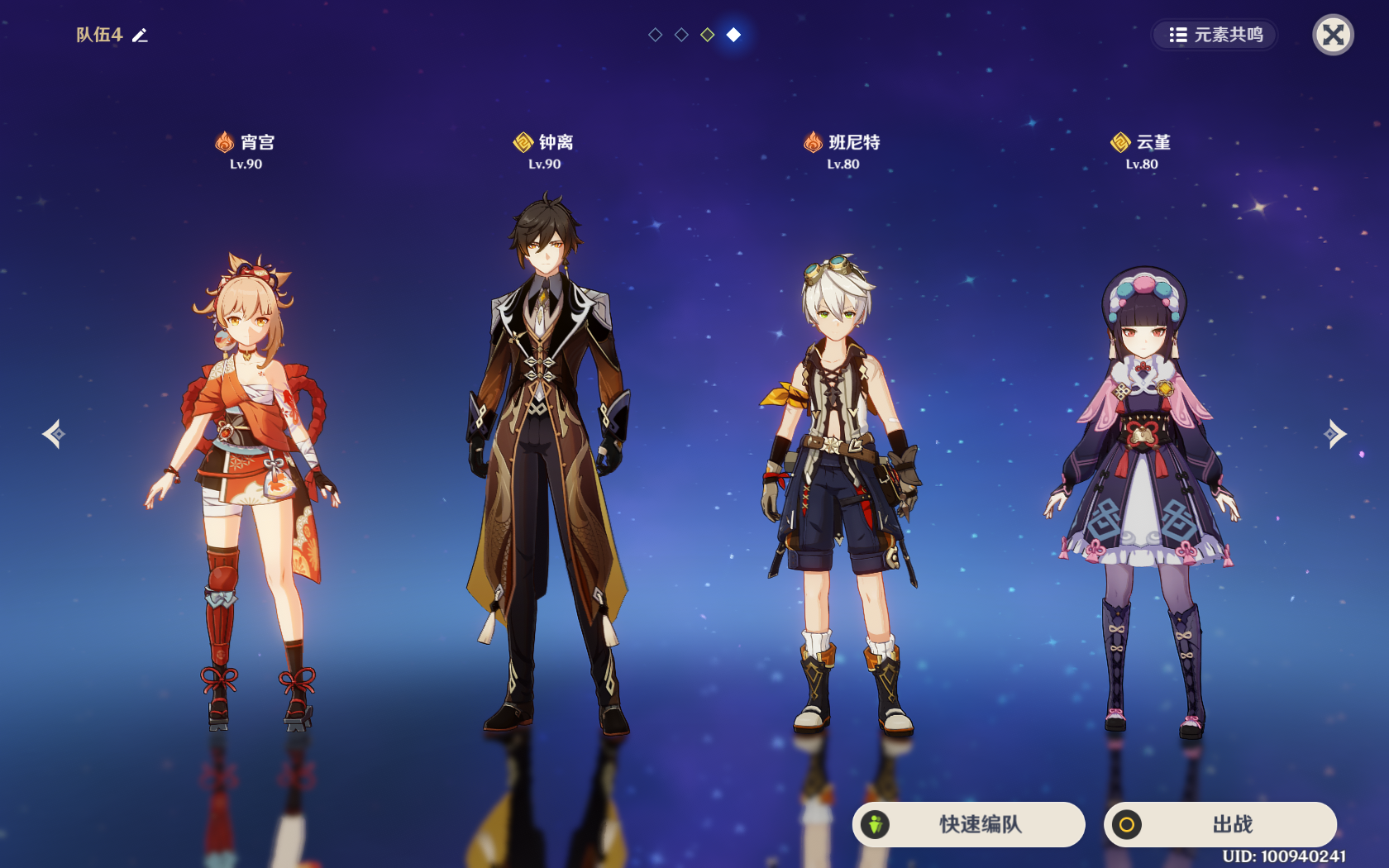Jump to the second team page dot

[681, 35]
